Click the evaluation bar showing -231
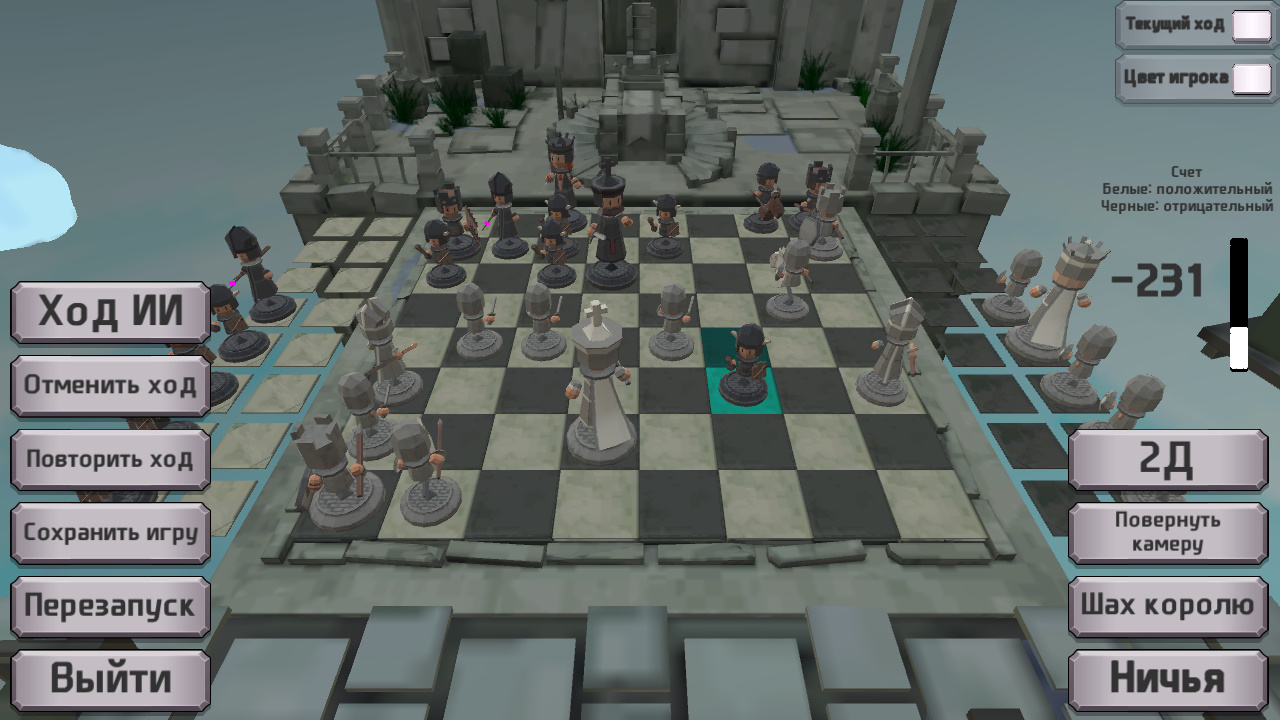The width and height of the screenshot is (1280, 720). 1240,300
